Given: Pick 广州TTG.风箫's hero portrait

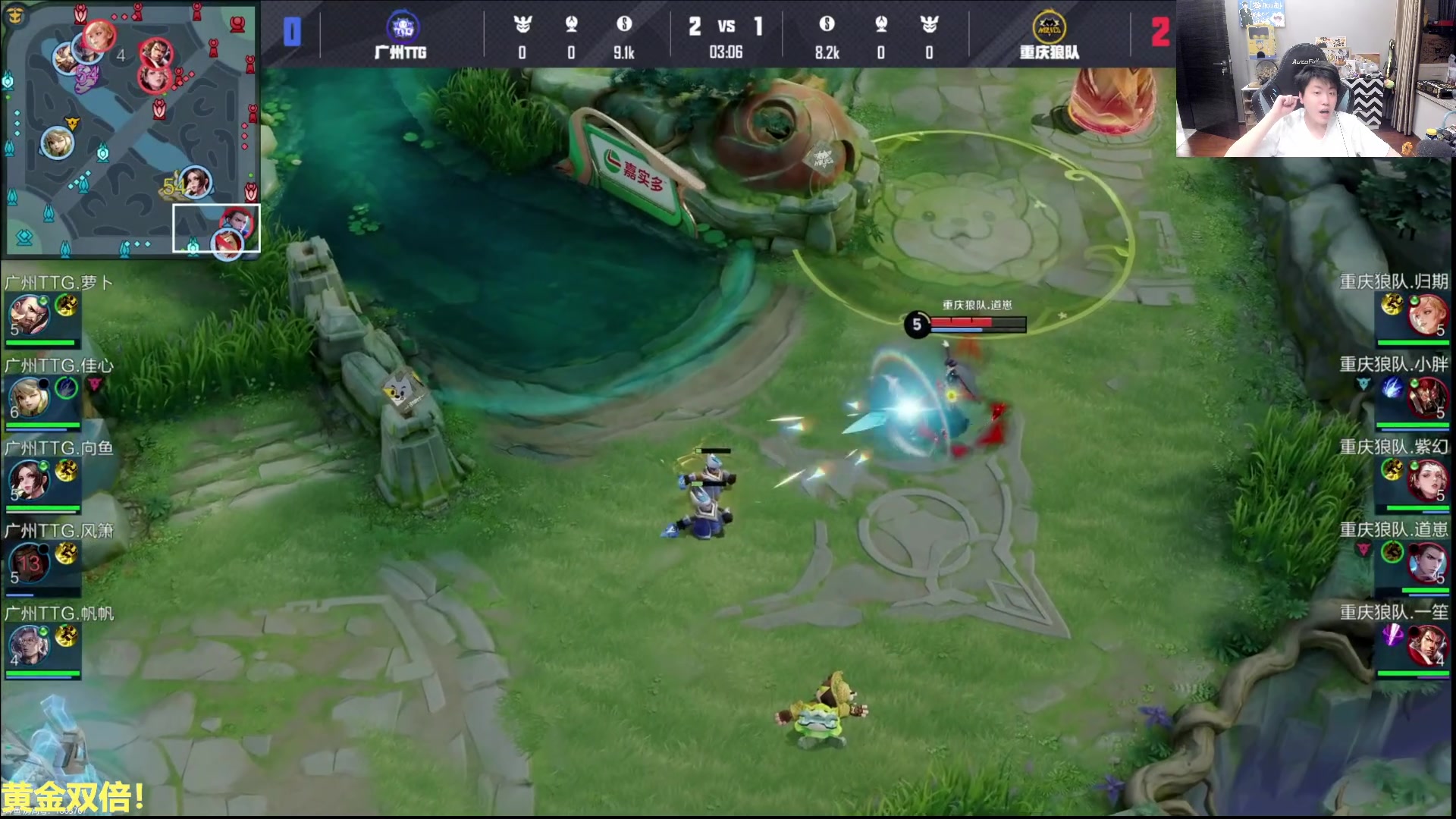Looking at the screenshot, I should (29, 563).
